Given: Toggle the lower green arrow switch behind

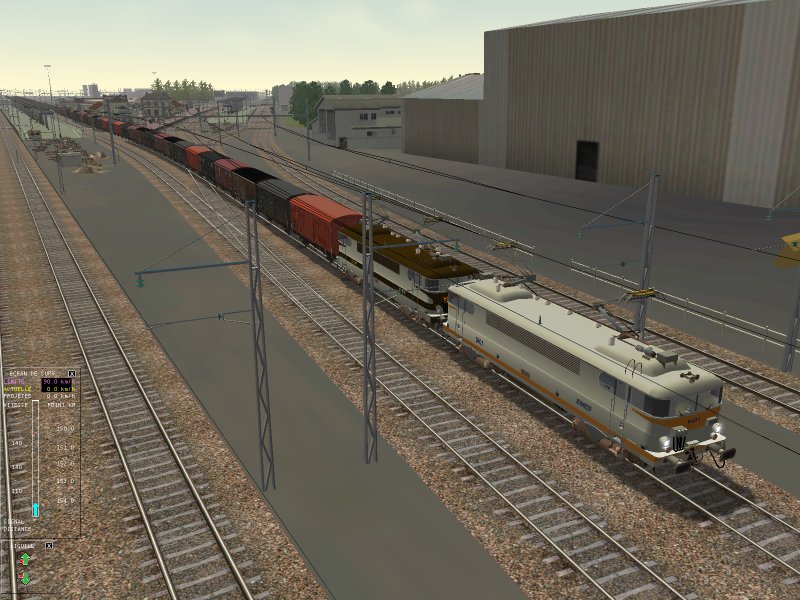Looking at the screenshot, I should click(25, 578).
